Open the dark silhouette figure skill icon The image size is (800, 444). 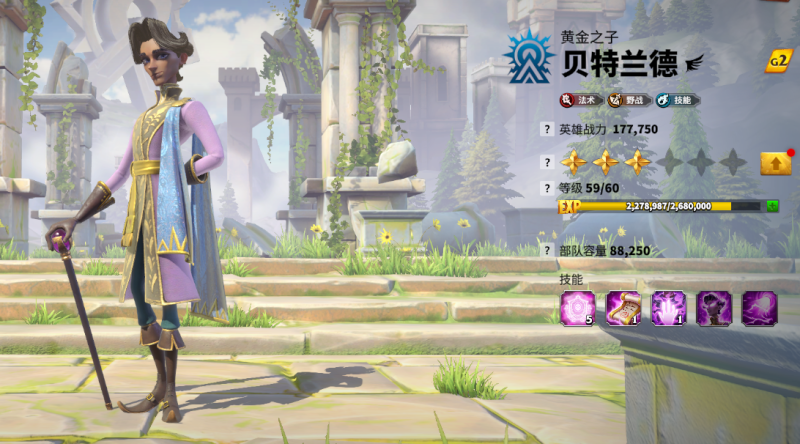(x=714, y=308)
